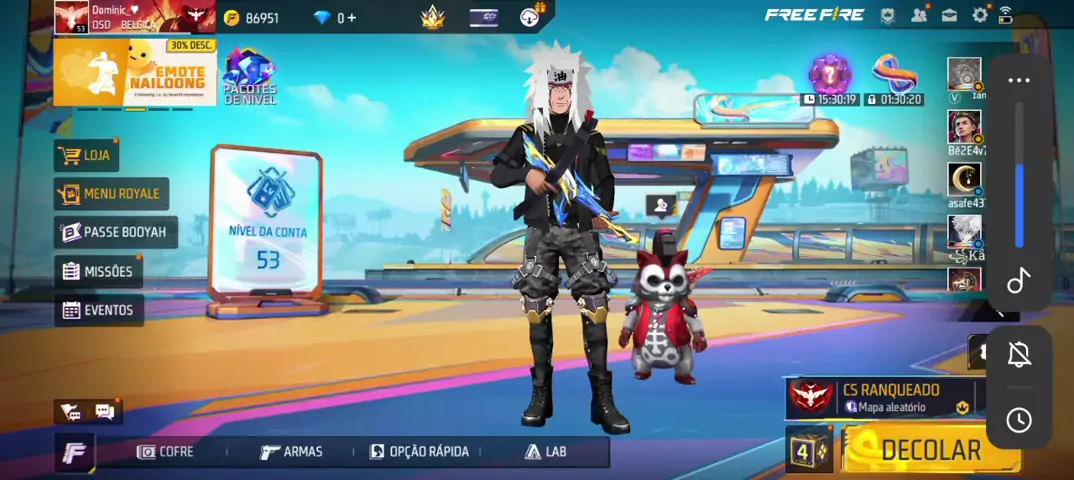Open the Missões list
The width and height of the screenshot is (1074, 480).
97,271
